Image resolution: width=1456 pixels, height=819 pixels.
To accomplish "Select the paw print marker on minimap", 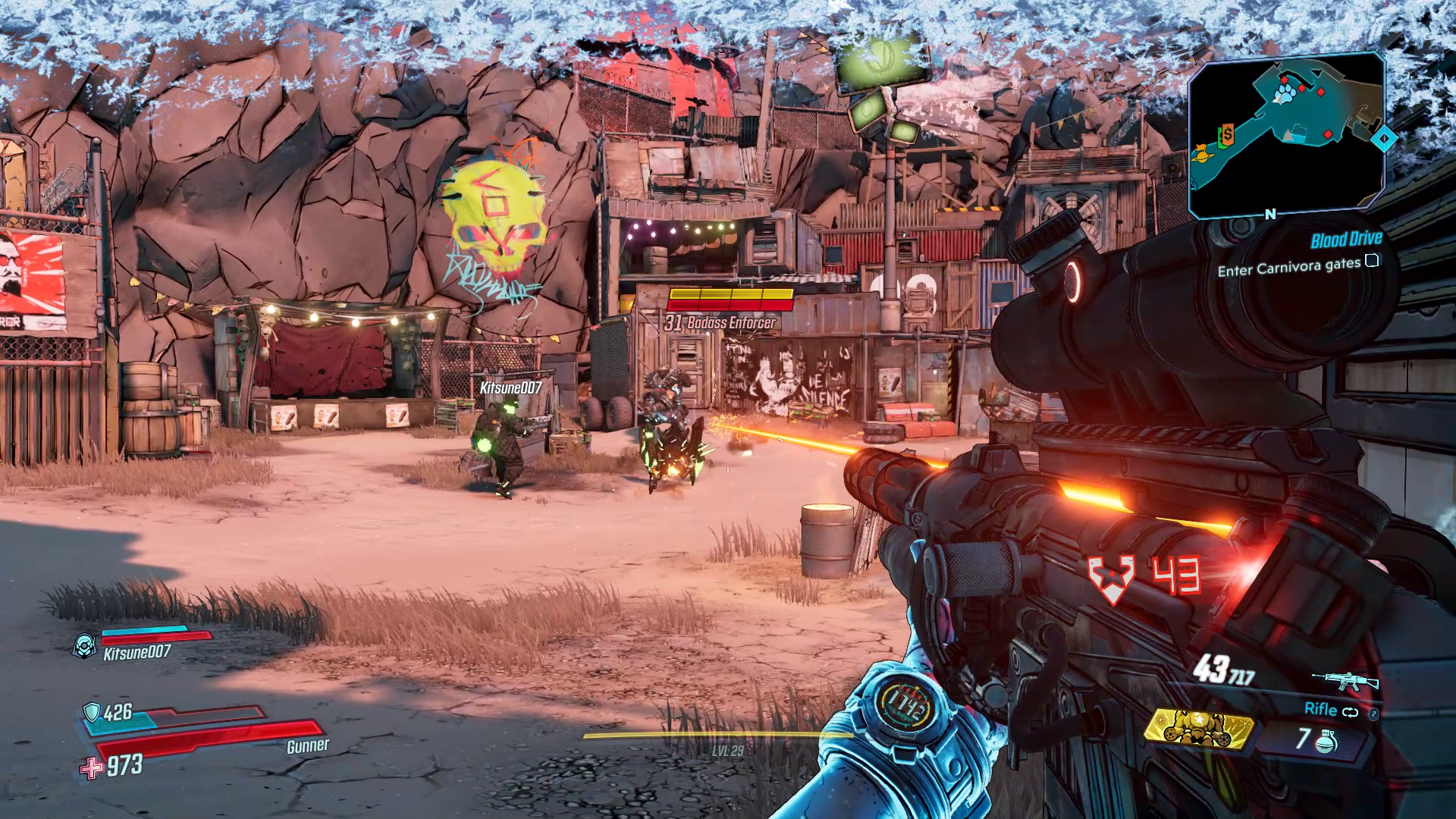I will 1284,94.
